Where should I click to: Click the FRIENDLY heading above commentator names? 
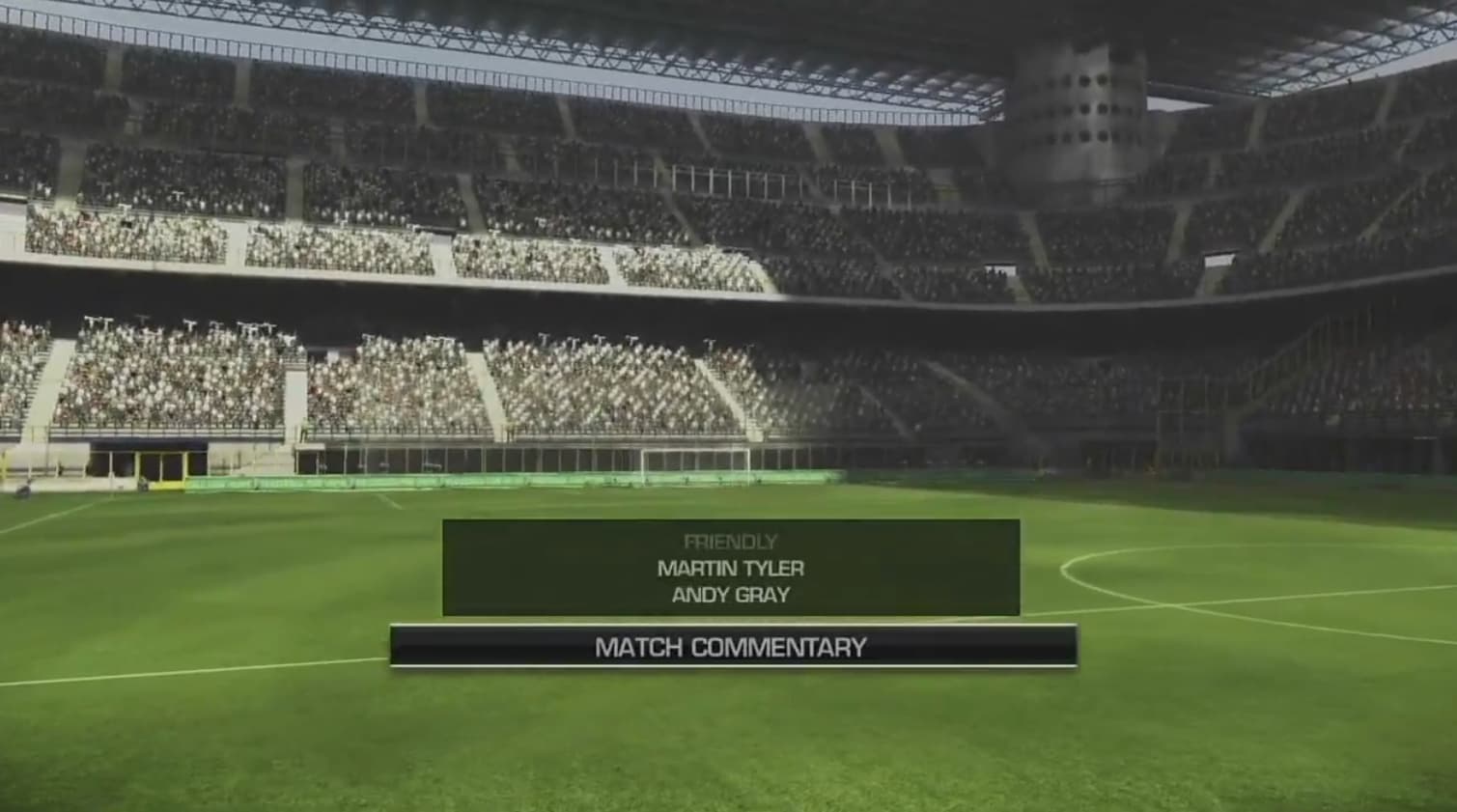tap(732, 542)
